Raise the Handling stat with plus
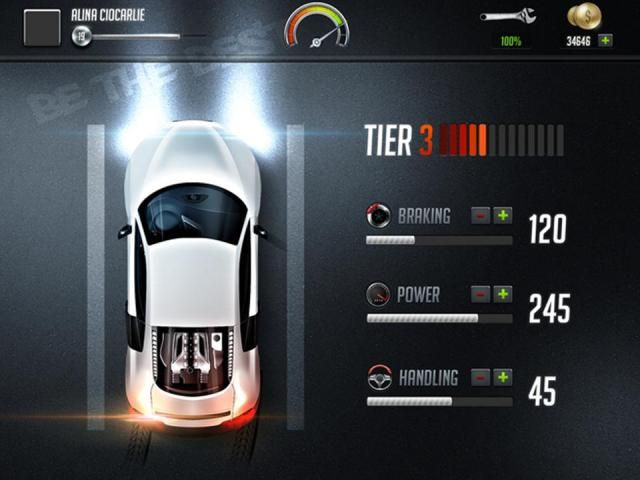Screen dimensions: 640x480 pyautogui.click(x=502, y=377)
